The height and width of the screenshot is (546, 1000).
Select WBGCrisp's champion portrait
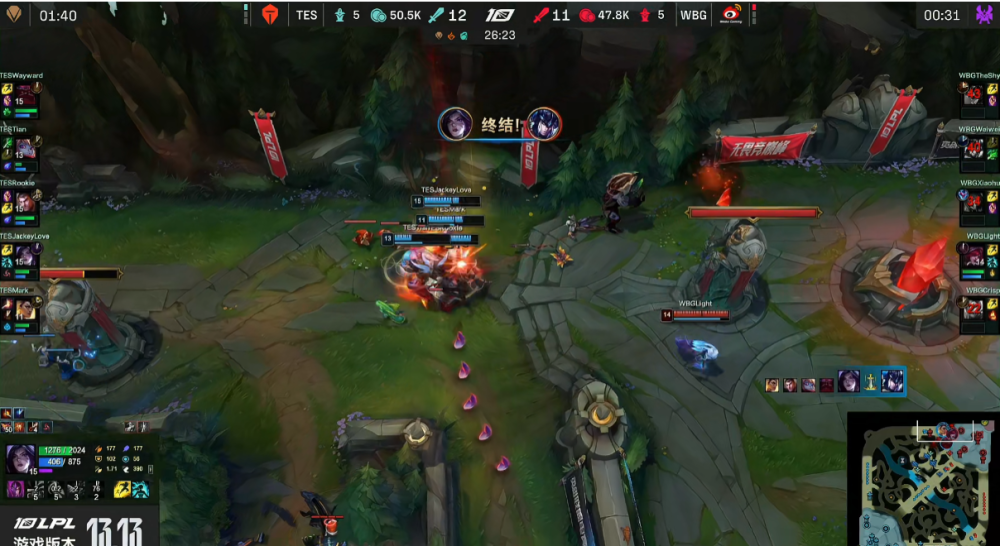tap(974, 309)
